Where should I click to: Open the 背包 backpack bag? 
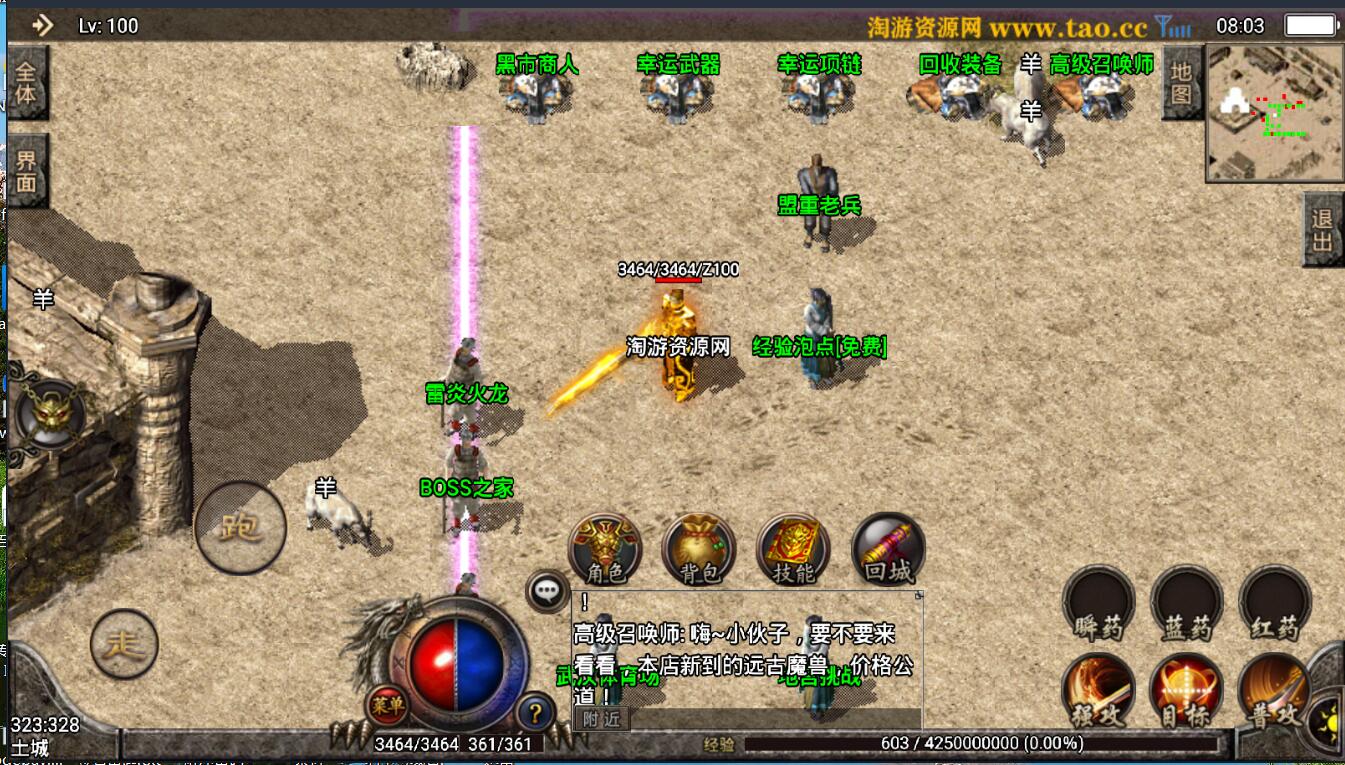point(698,550)
